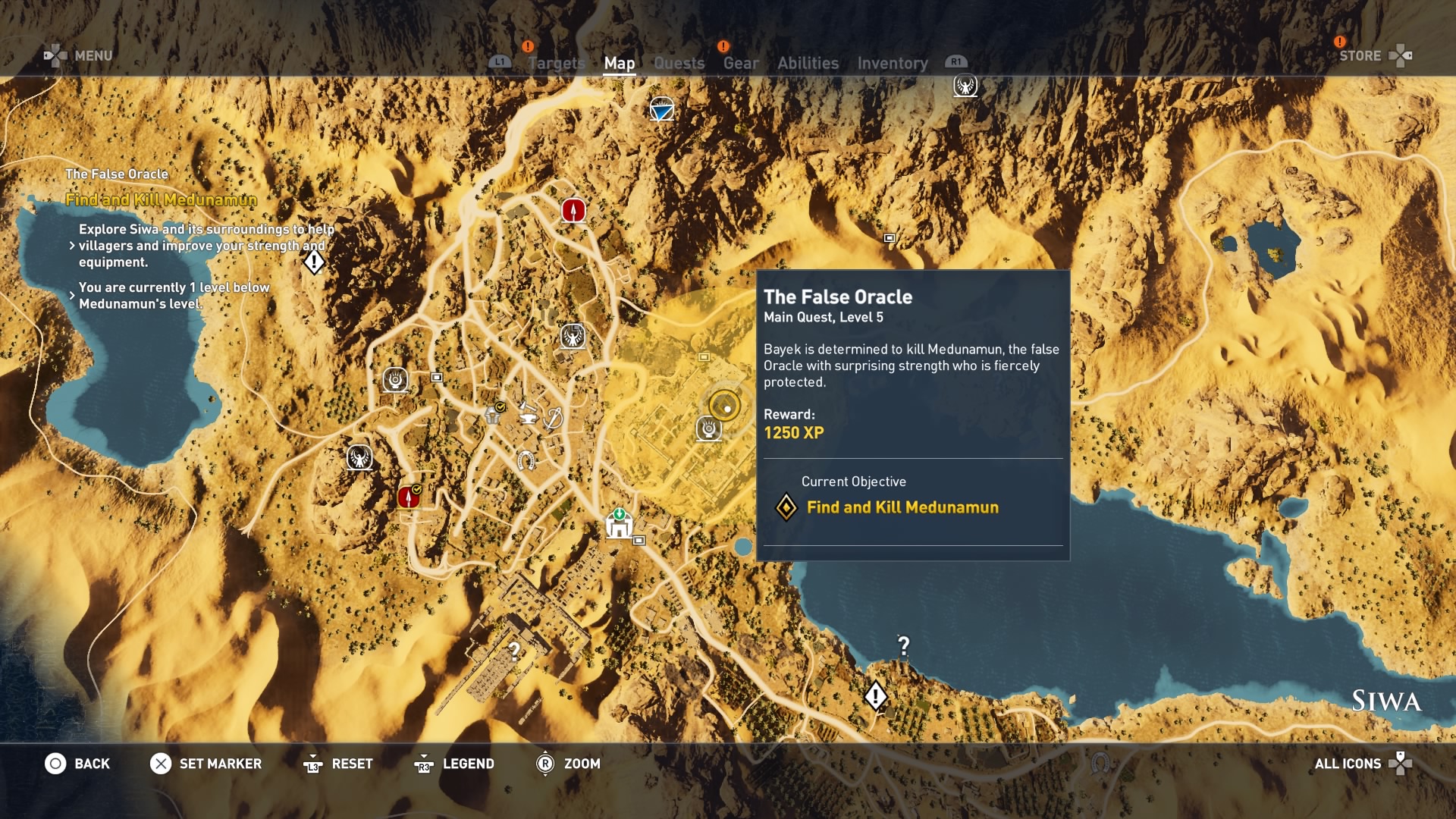Image resolution: width=1456 pixels, height=819 pixels.
Task: Switch to the Targets tab
Action: (557, 64)
